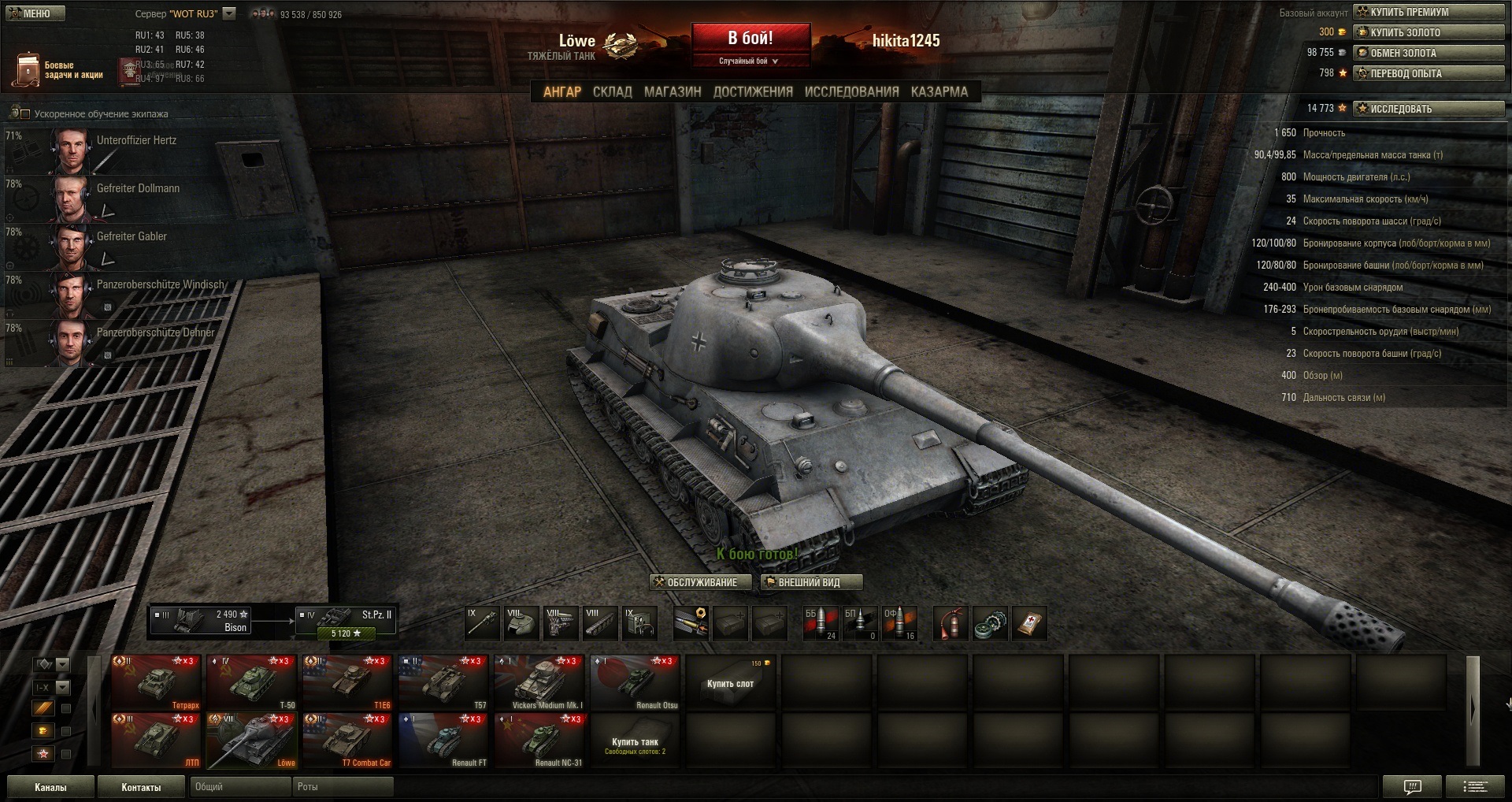Open ОБСЛУЖИВАНИЕ service window
The width and height of the screenshot is (1512, 802).
(701, 582)
